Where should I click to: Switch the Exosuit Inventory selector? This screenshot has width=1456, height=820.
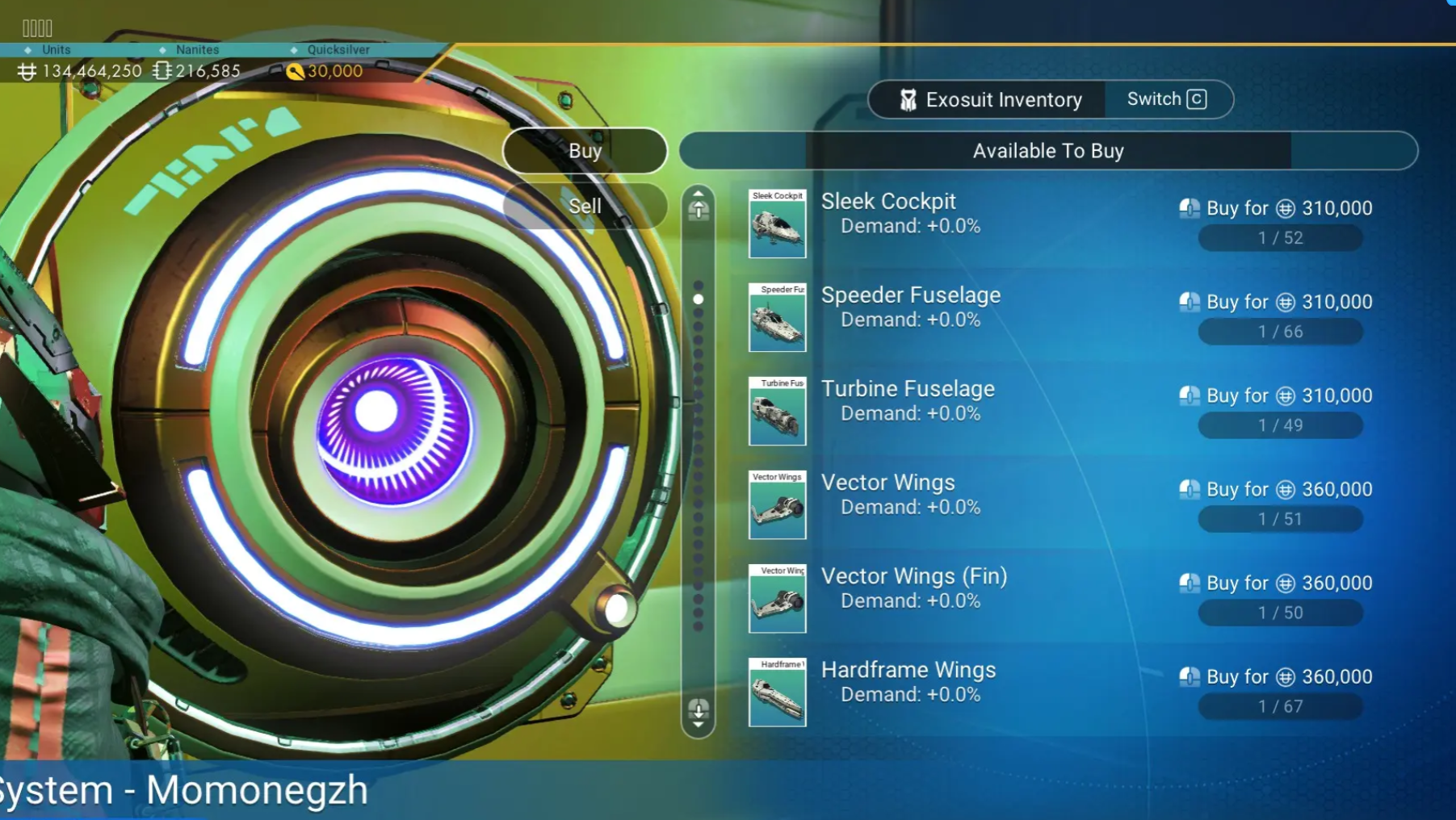coord(1167,99)
